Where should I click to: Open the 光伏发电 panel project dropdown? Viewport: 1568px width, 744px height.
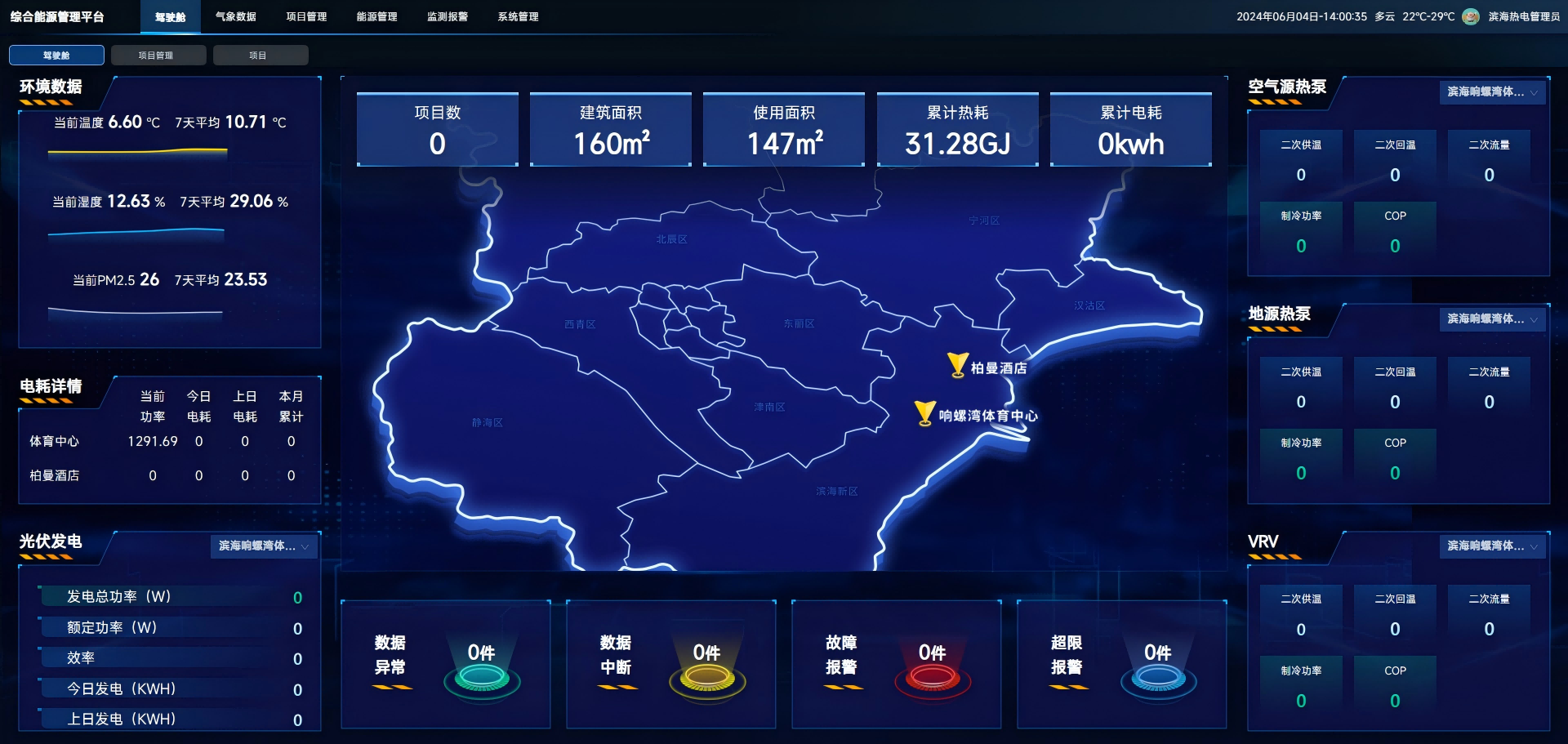pos(264,546)
